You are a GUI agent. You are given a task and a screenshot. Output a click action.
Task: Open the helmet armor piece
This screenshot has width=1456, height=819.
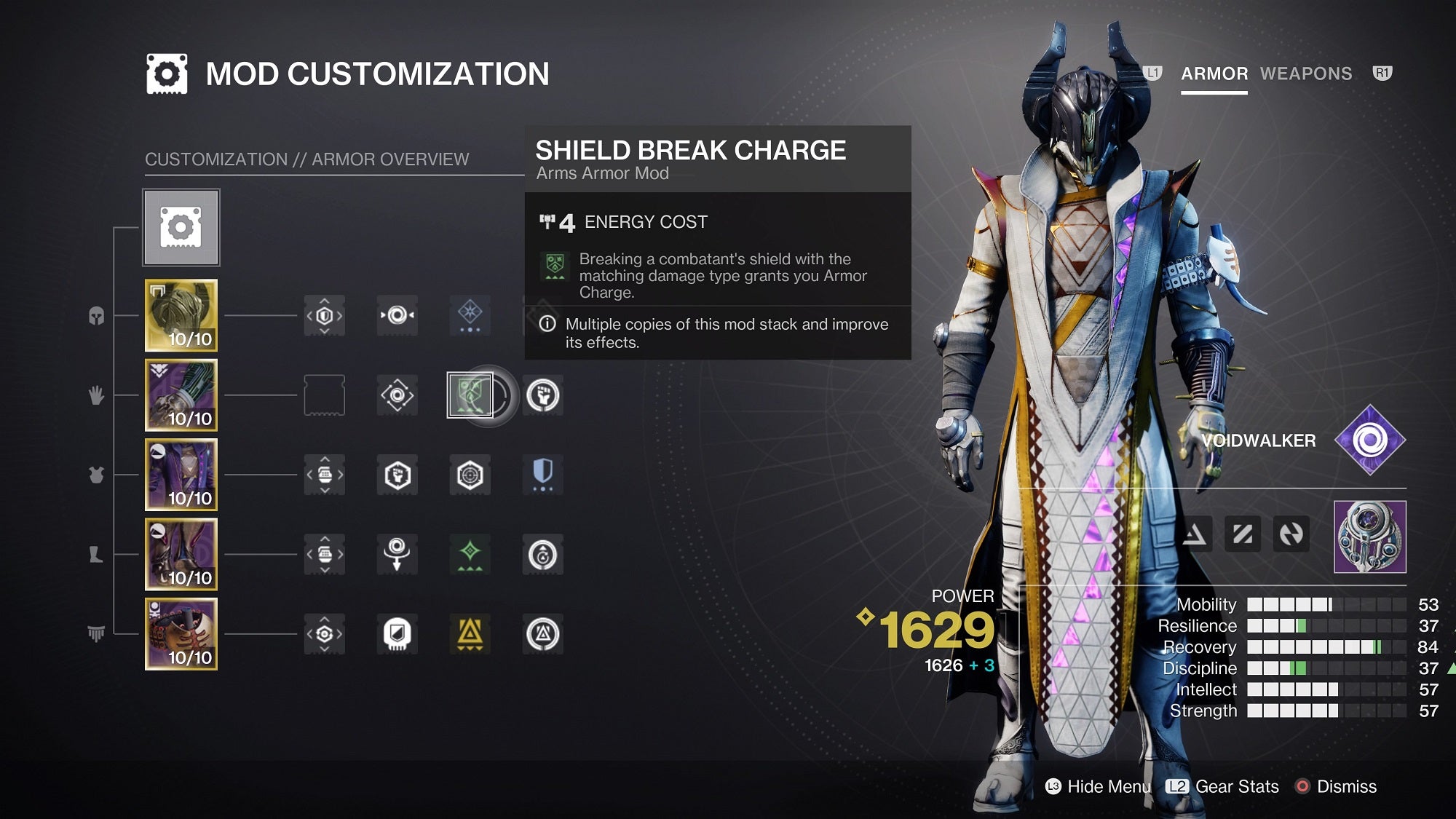pos(181,315)
